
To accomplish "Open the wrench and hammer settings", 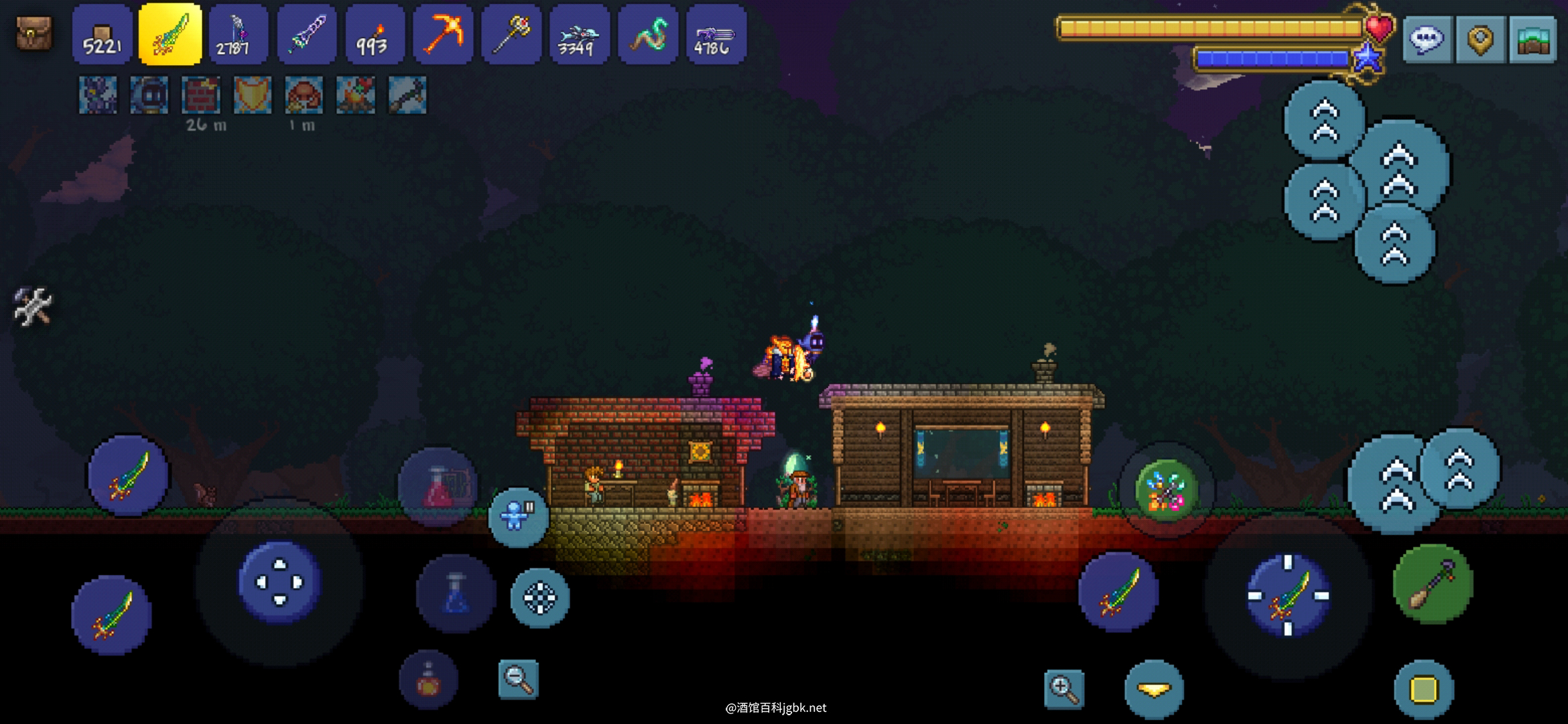I will coord(33,306).
